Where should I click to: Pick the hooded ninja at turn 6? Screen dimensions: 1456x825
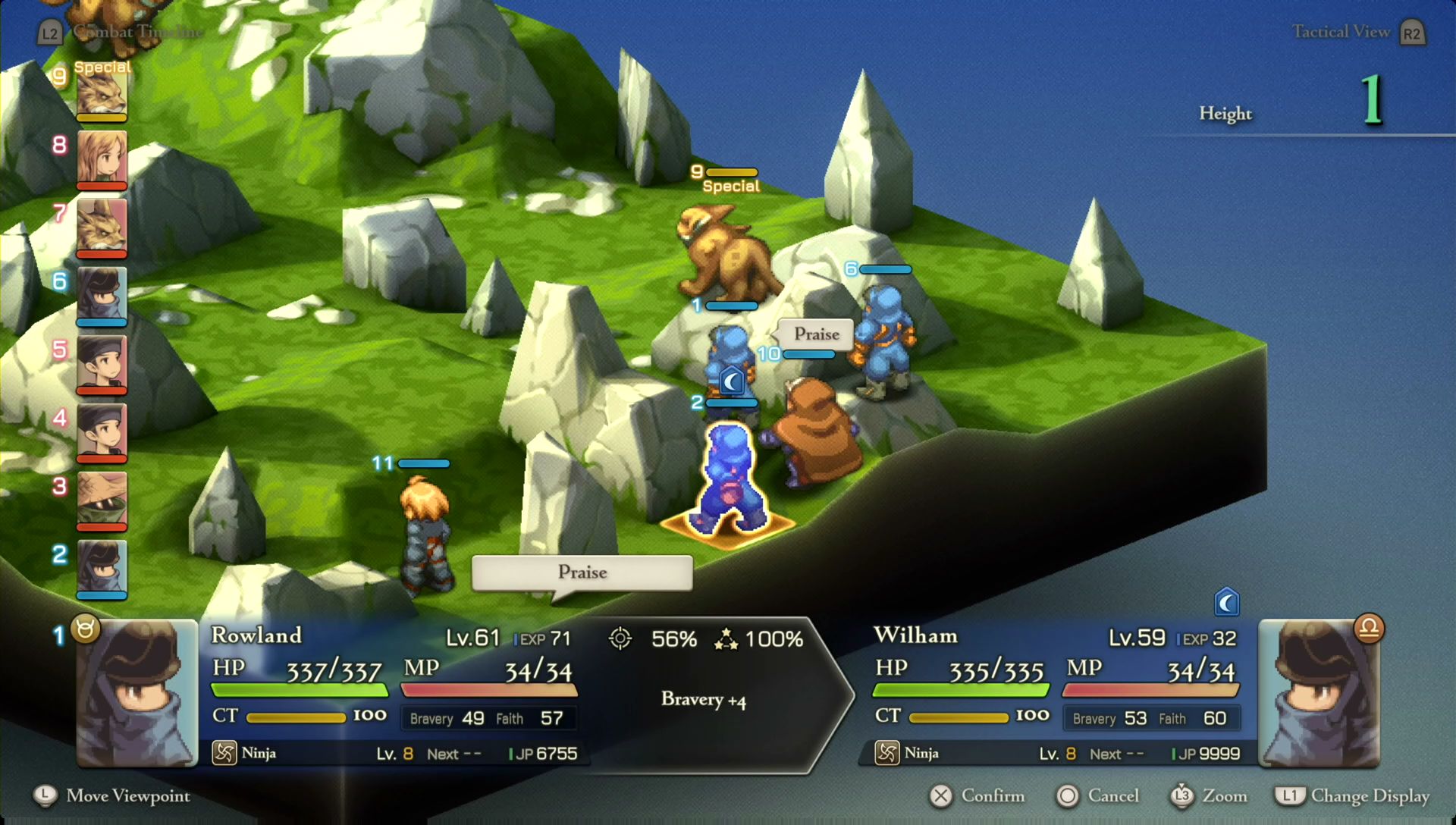(x=102, y=294)
